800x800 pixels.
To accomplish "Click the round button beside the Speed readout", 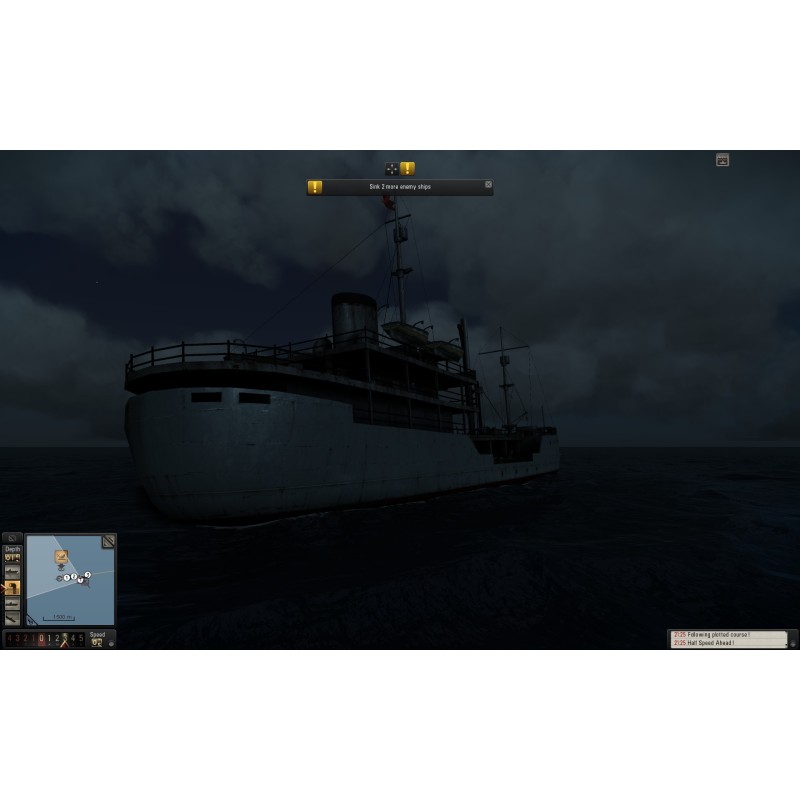I will coord(110,643).
